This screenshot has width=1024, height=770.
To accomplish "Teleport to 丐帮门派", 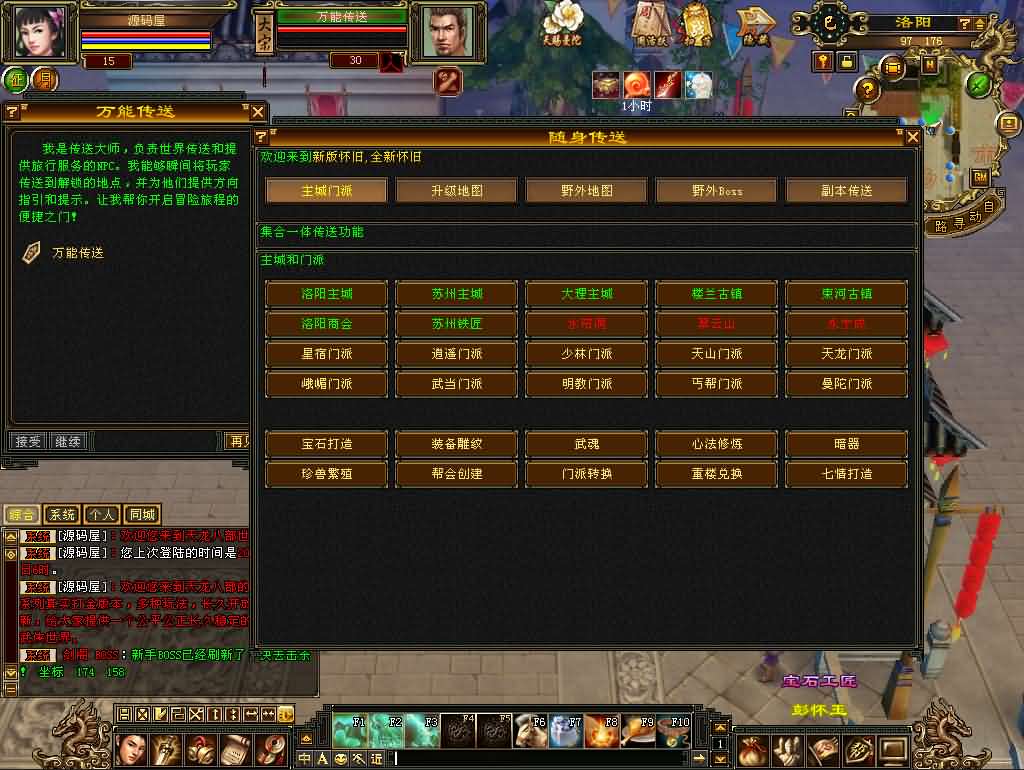I will point(716,384).
